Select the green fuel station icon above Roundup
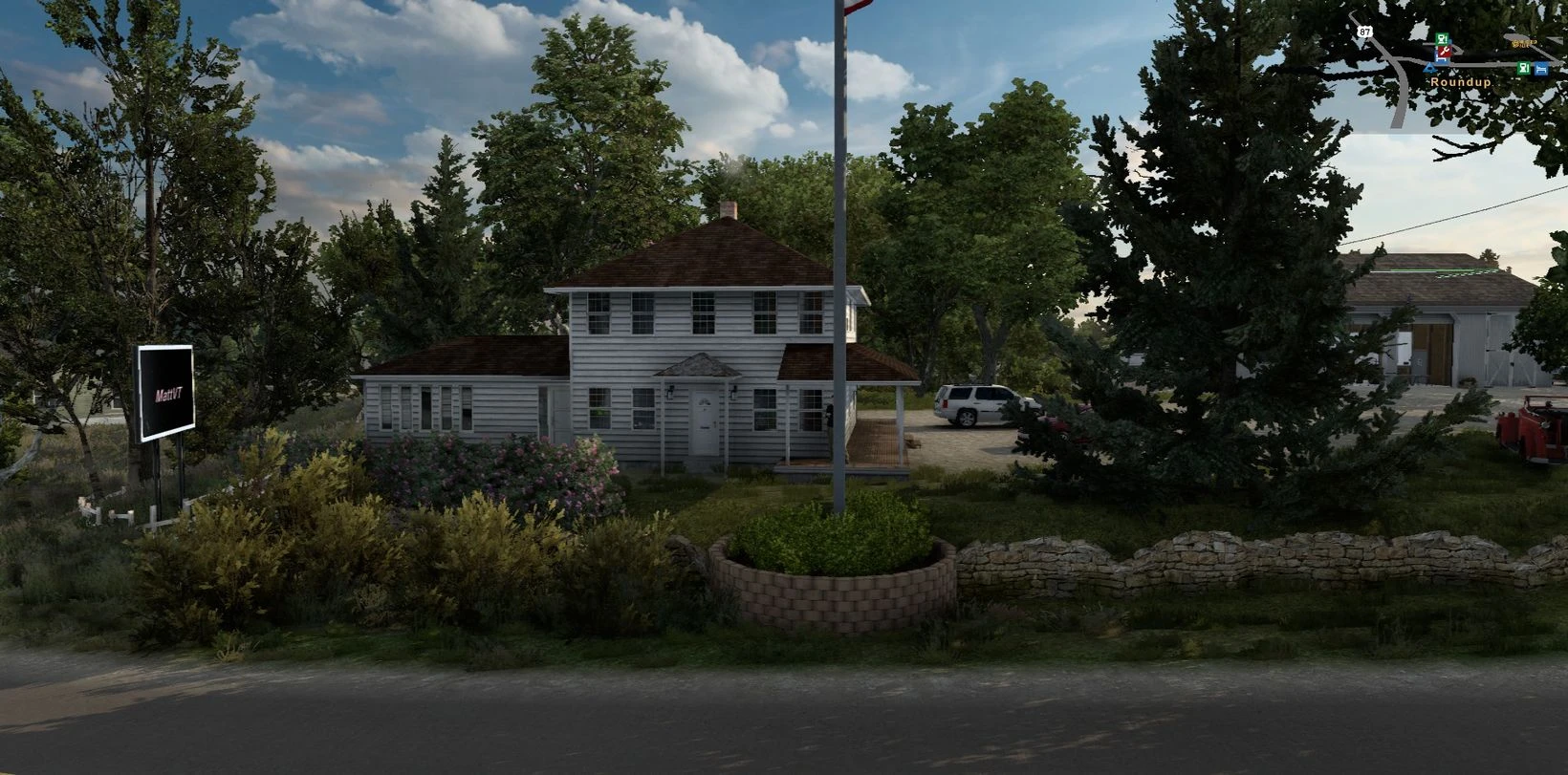Image resolution: width=1568 pixels, height=775 pixels. tap(1442, 38)
